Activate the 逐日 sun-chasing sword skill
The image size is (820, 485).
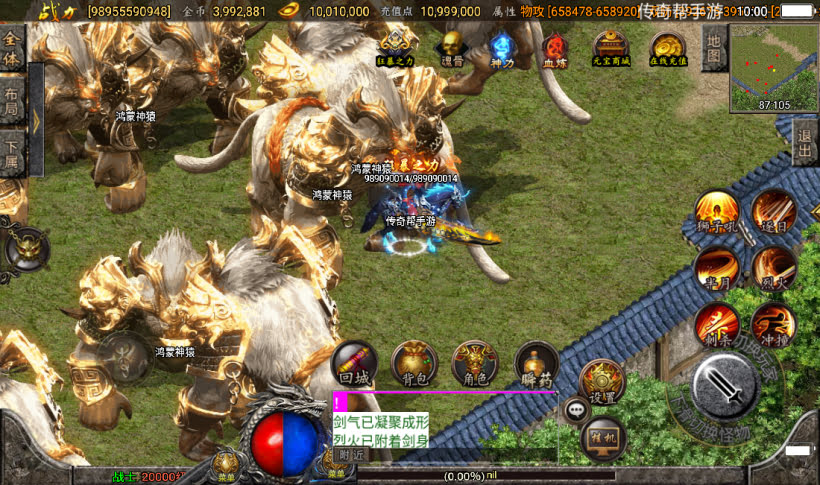point(773,211)
